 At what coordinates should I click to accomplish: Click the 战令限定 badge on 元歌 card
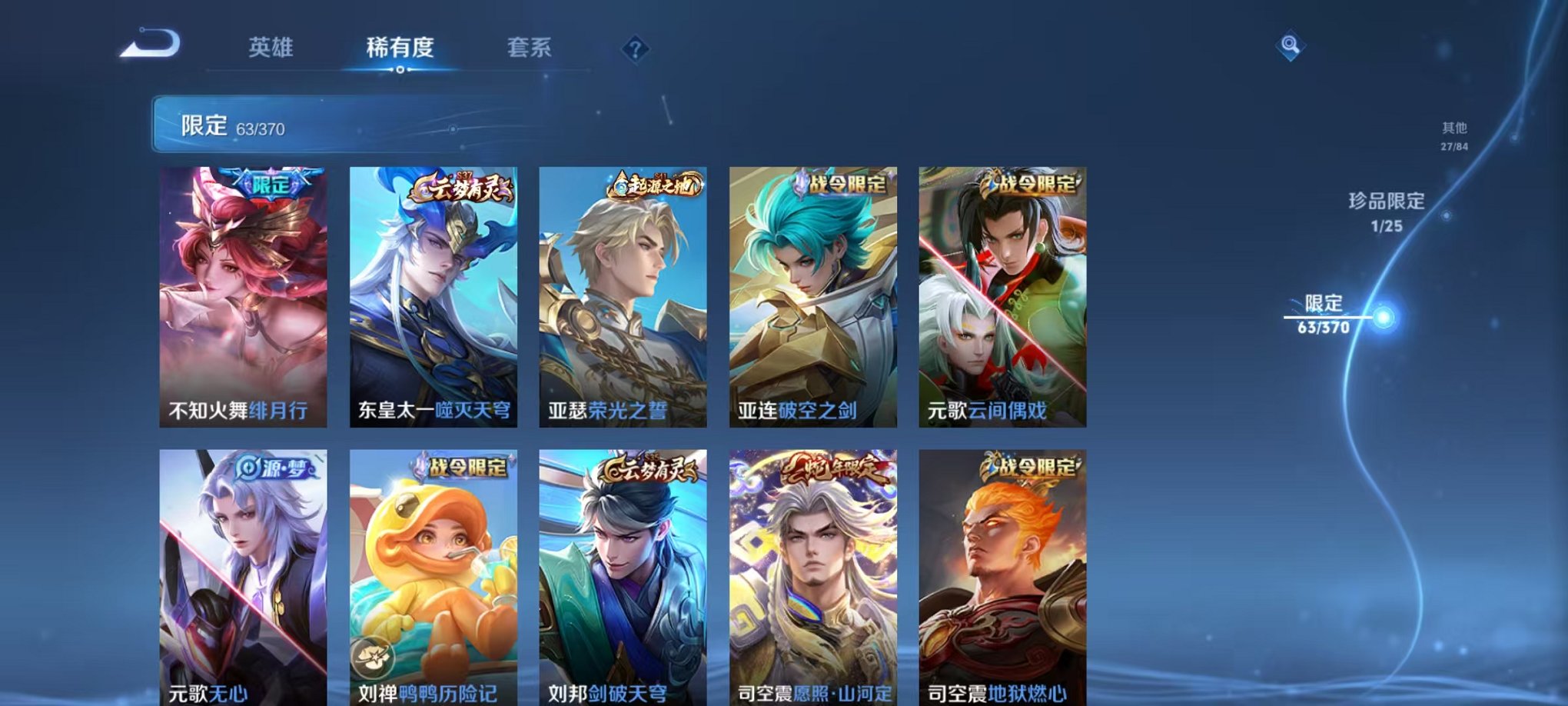point(1032,184)
